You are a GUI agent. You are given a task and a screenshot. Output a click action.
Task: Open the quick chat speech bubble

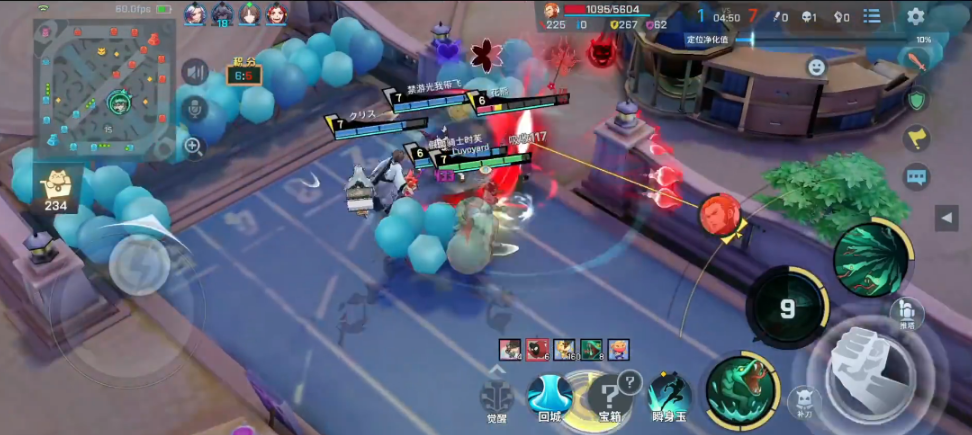[916, 178]
